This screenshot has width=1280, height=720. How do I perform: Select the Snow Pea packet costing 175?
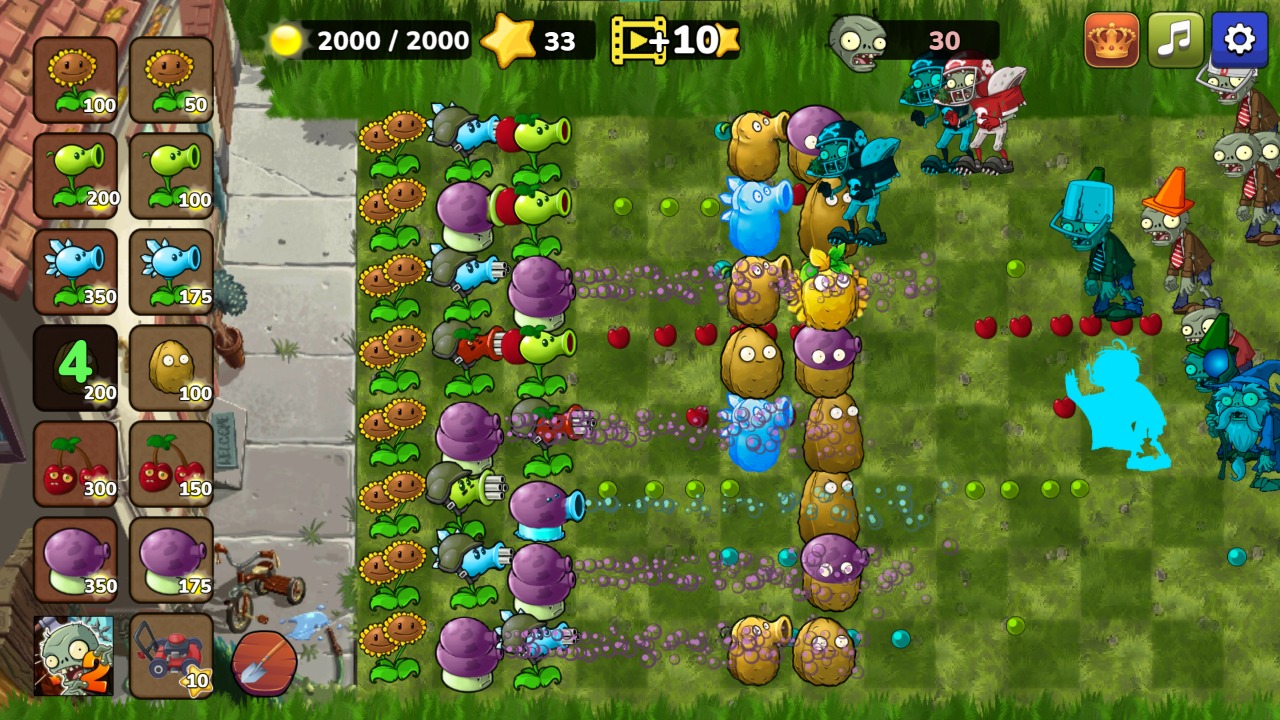point(170,270)
